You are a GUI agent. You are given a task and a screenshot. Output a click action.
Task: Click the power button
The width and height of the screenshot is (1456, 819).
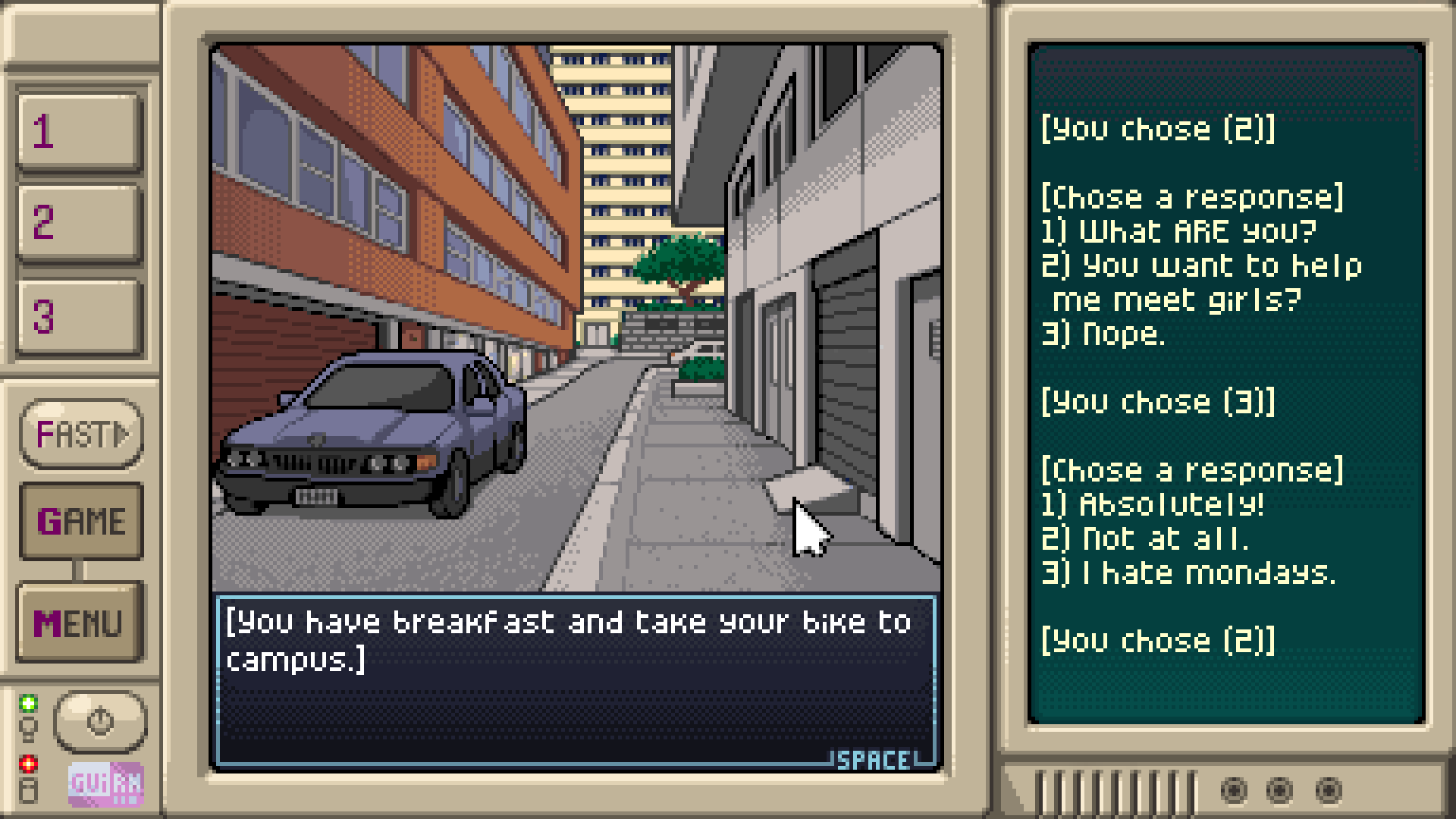[100, 721]
